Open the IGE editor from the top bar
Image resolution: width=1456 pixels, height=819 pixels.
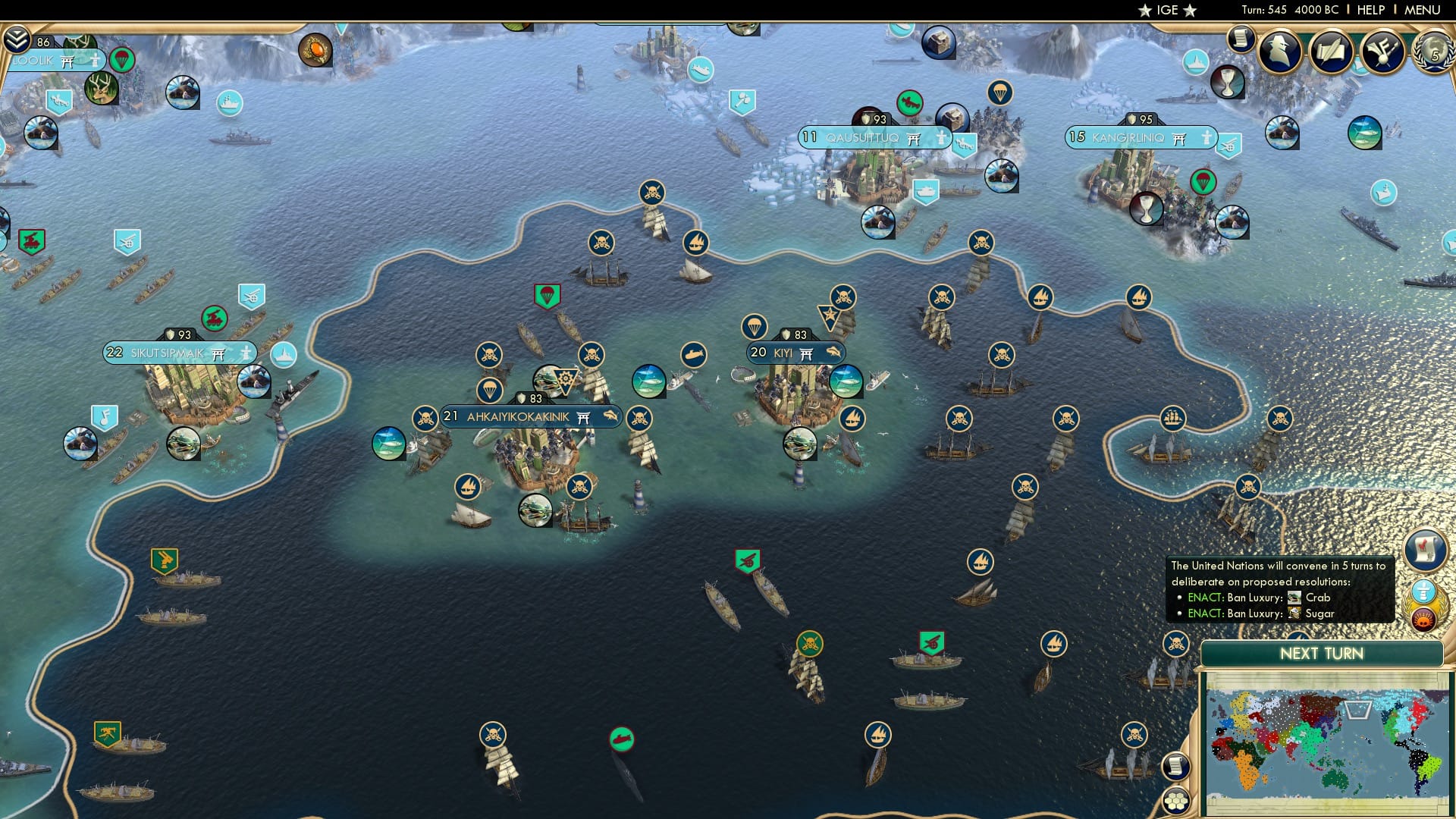pyautogui.click(x=1165, y=10)
